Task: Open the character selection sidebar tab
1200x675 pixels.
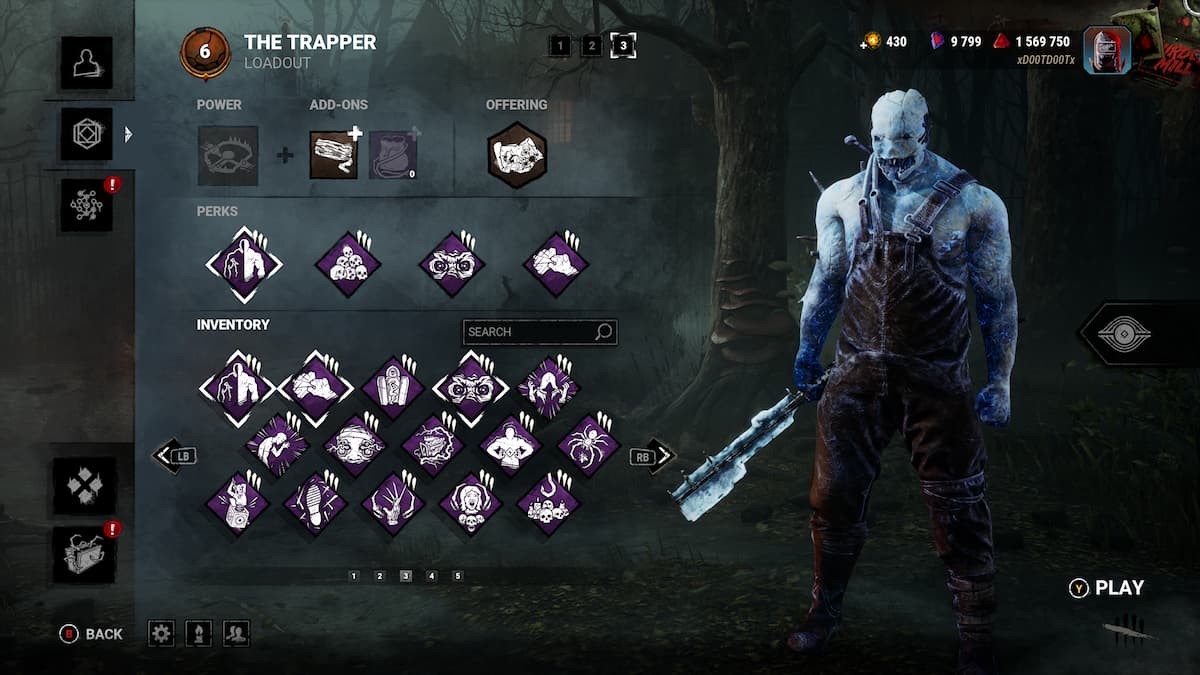Action: click(86, 63)
